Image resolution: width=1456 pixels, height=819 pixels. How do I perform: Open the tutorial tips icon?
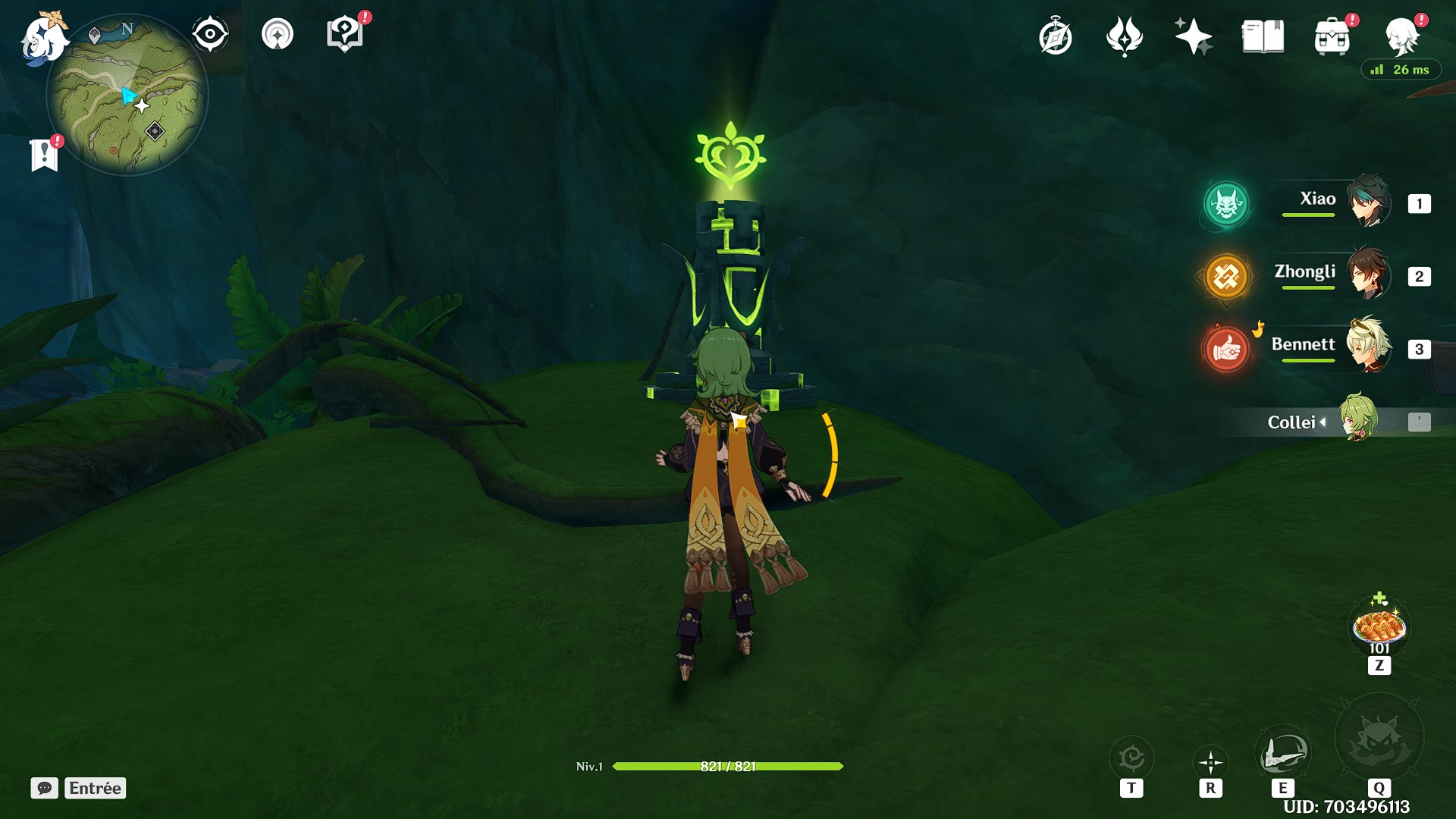tap(345, 34)
